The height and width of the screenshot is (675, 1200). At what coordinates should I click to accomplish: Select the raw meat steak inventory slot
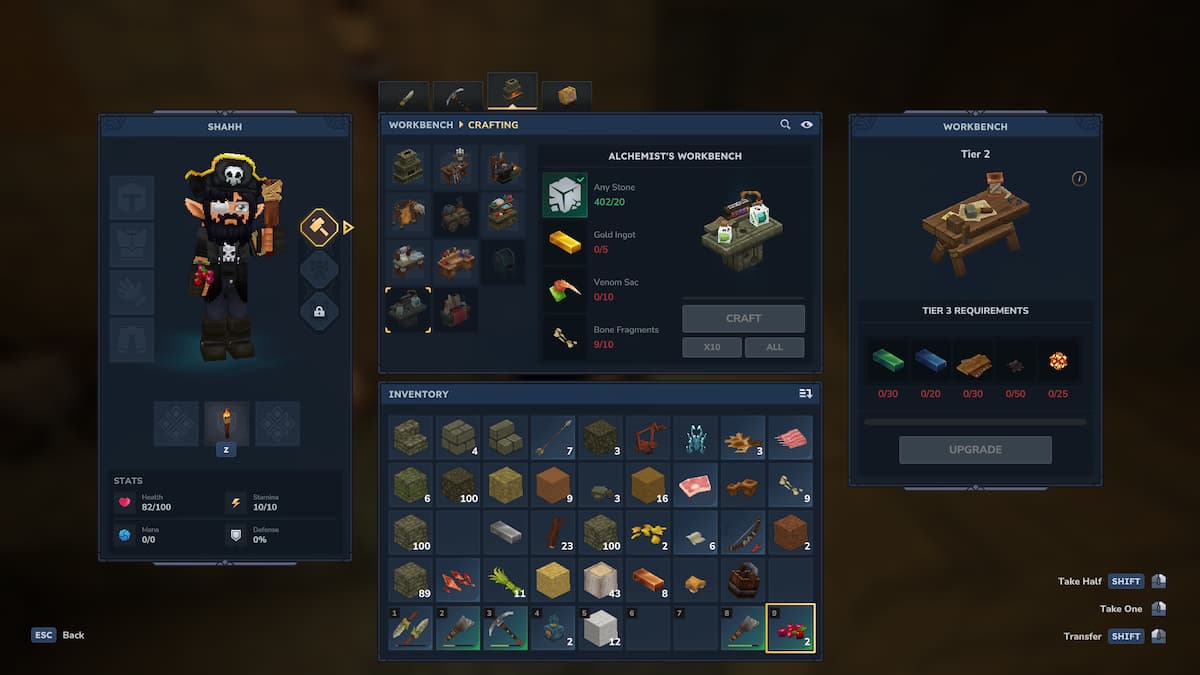coord(694,485)
